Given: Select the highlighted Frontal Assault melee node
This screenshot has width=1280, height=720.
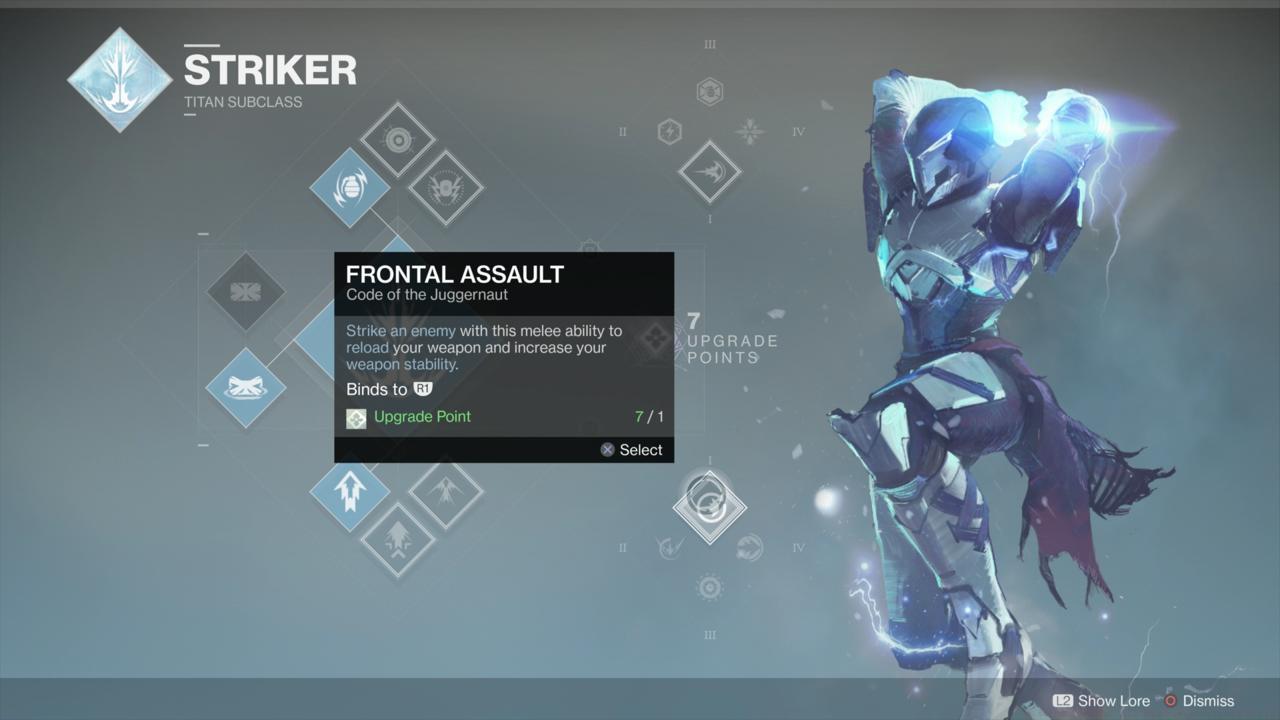Looking at the screenshot, I should click(709, 507).
